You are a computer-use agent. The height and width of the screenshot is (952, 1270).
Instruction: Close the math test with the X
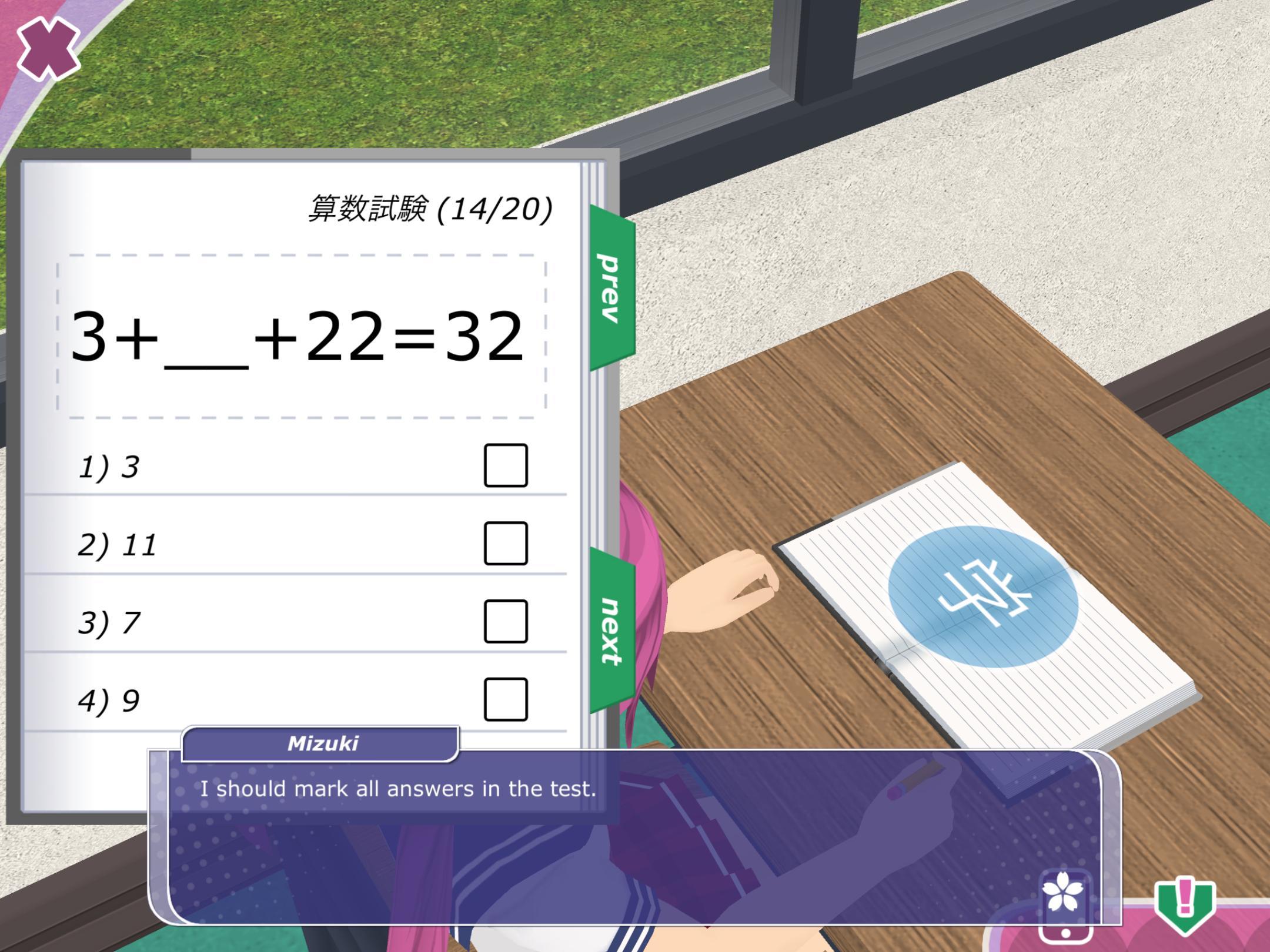pyautogui.click(x=48, y=48)
